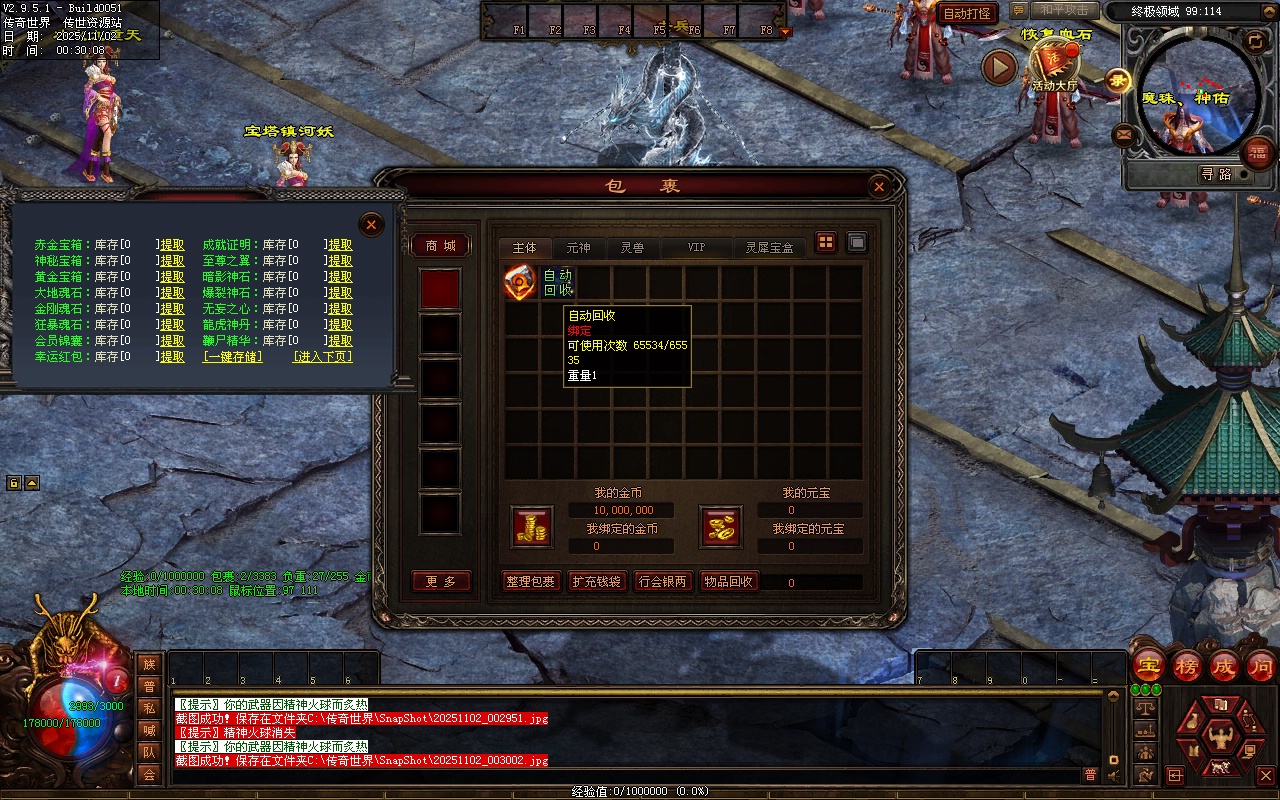Switch to the 灵兽 tab
Screen dimensions: 1280x800
click(632, 247)
